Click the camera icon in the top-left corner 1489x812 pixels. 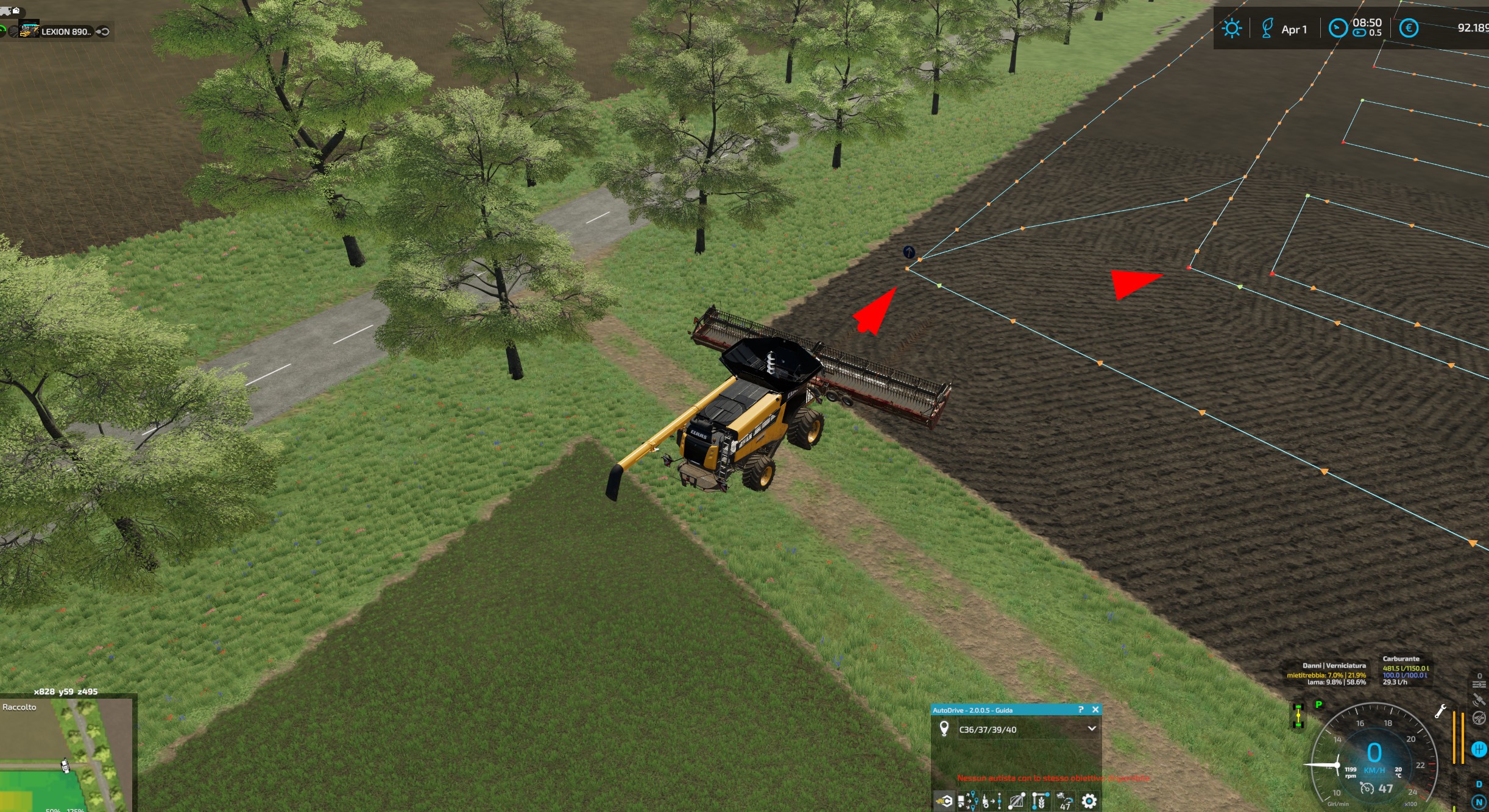click(x=16, y=11)
